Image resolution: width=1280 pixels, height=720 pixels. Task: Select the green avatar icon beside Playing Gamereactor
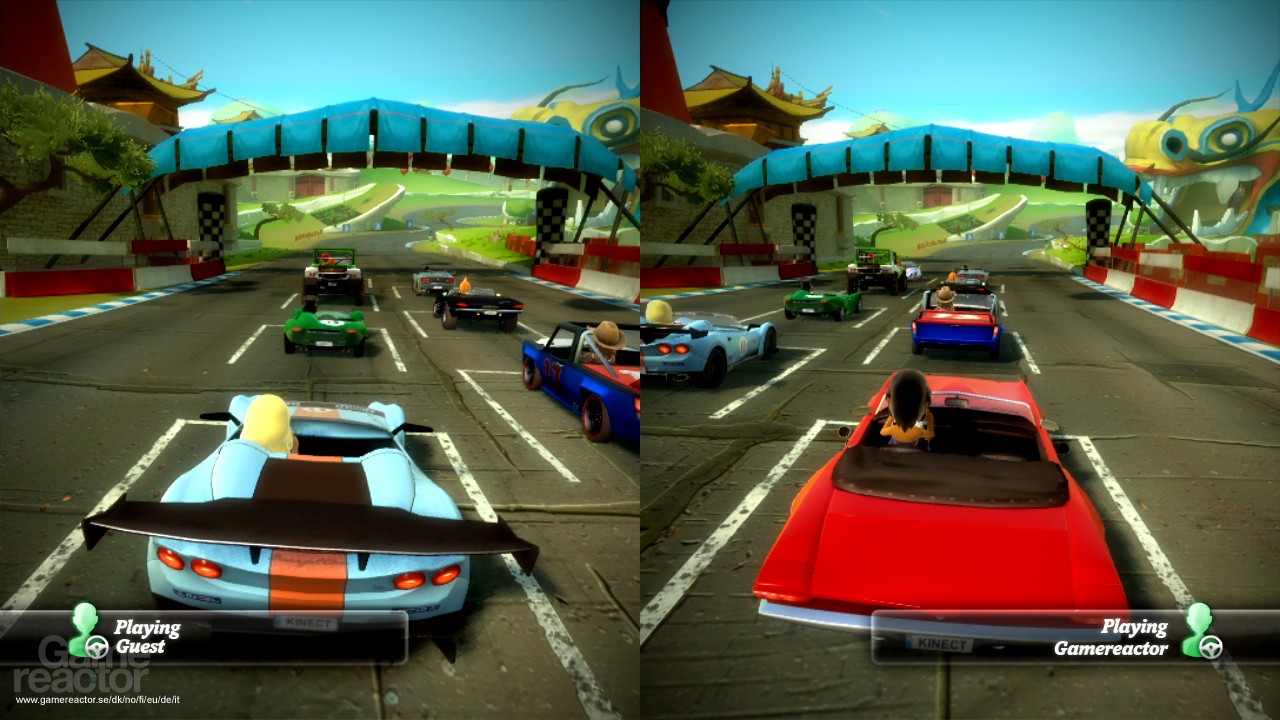tap(1198, 625)
